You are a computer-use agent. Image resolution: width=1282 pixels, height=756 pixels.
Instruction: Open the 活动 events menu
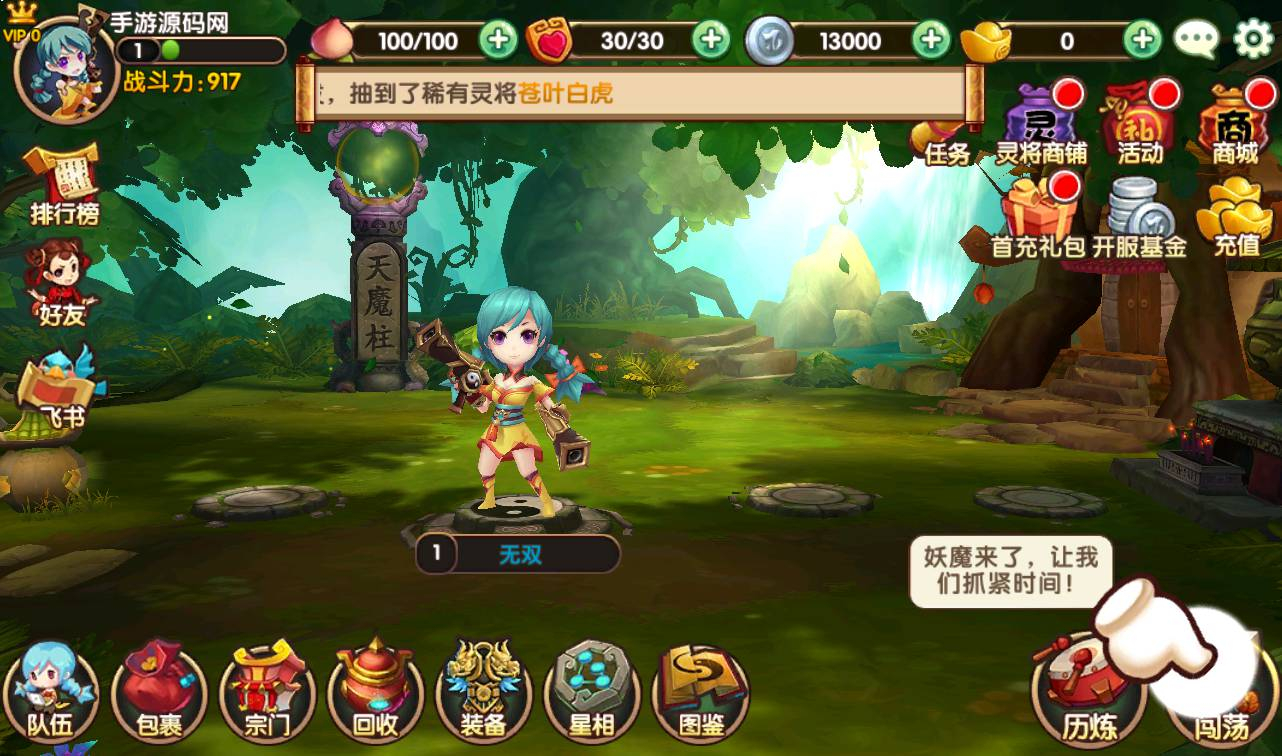[1139, 126]
